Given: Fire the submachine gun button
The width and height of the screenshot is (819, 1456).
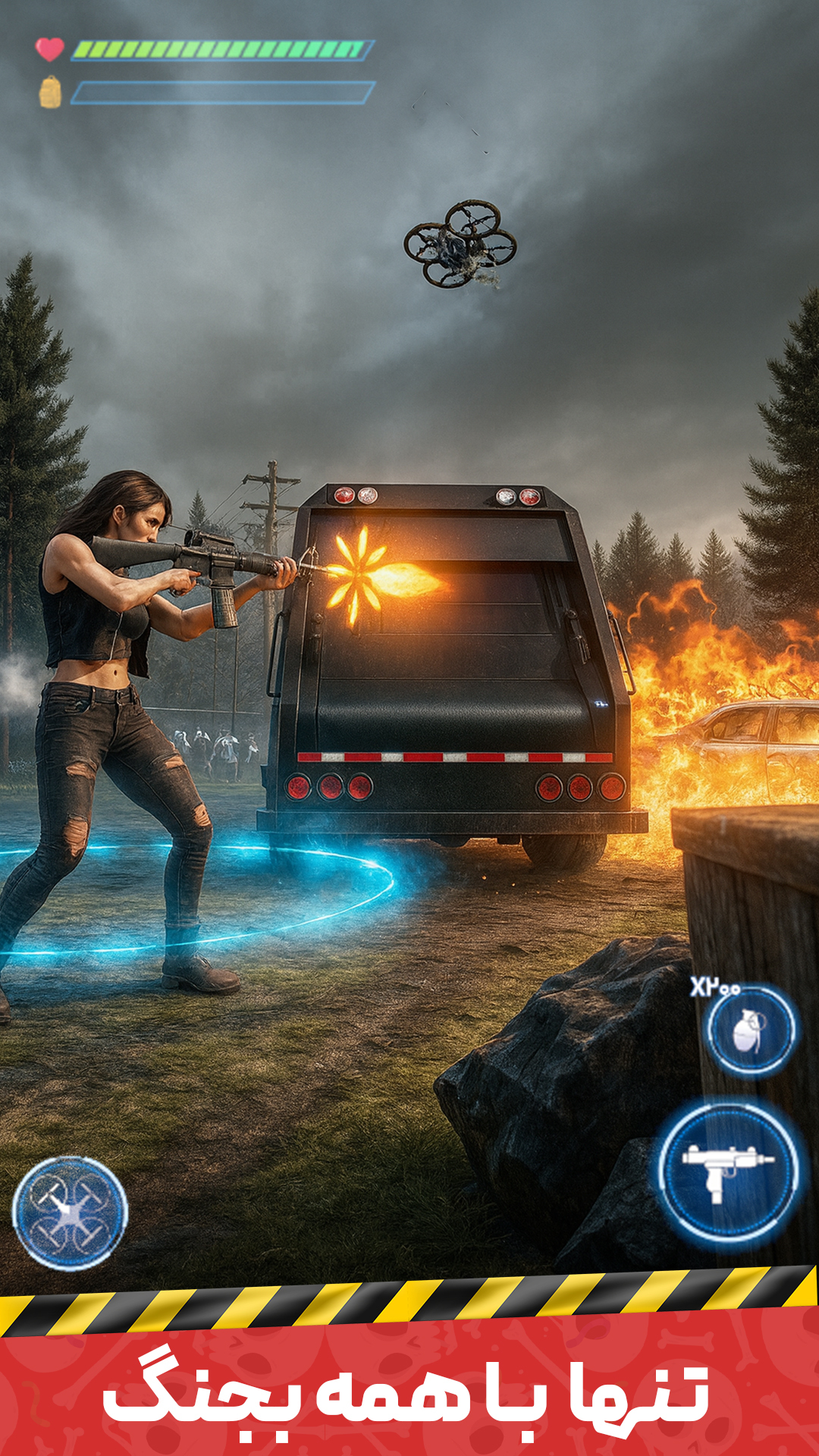Looking at the screenshot, I should 728,1171.
